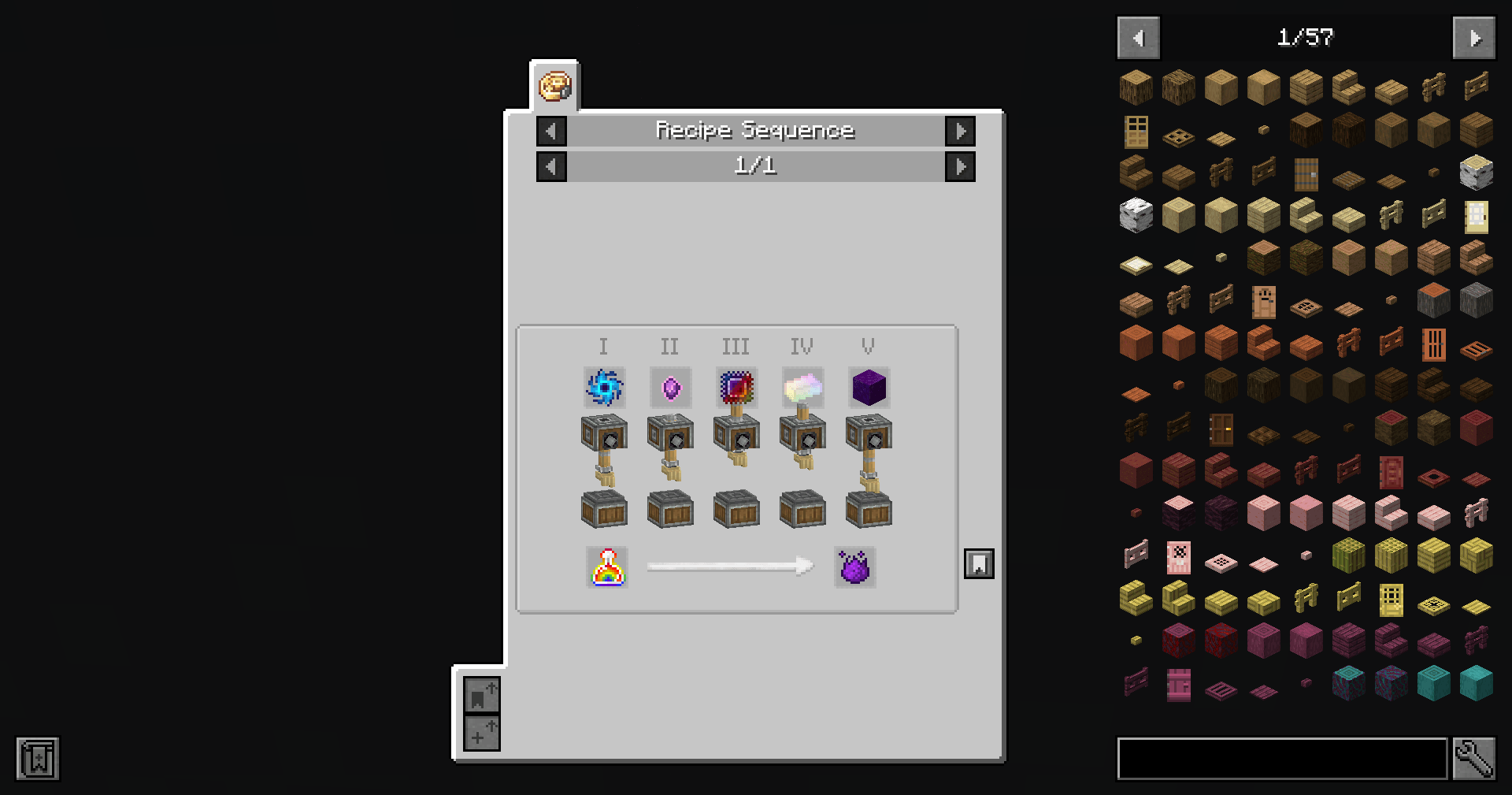Bookmark this recipe with the flag button
1512x795 pixels.
click(x=980, y=563)
